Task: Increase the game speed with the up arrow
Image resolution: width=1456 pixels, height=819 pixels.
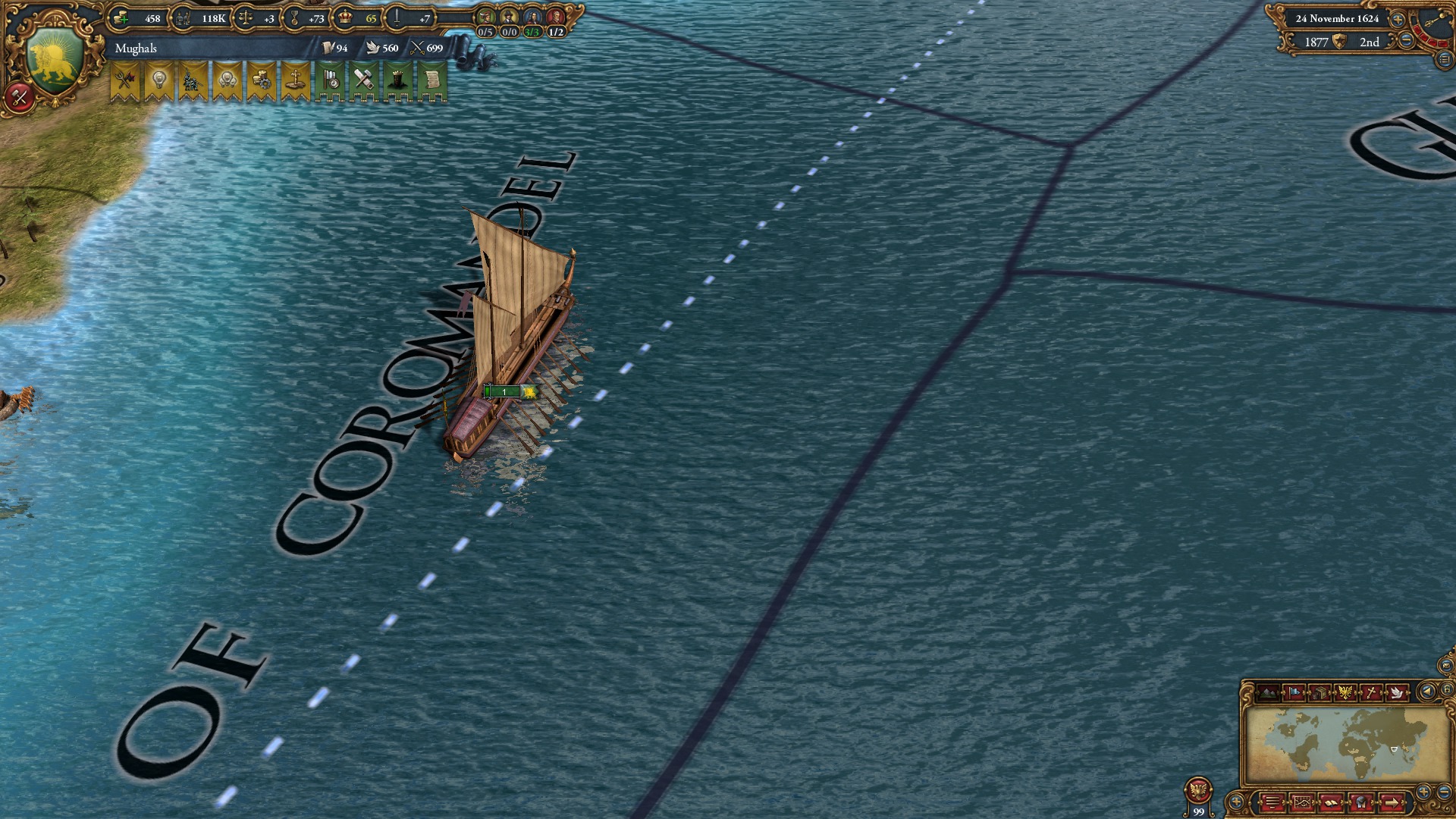Action: click(1398, 20)
